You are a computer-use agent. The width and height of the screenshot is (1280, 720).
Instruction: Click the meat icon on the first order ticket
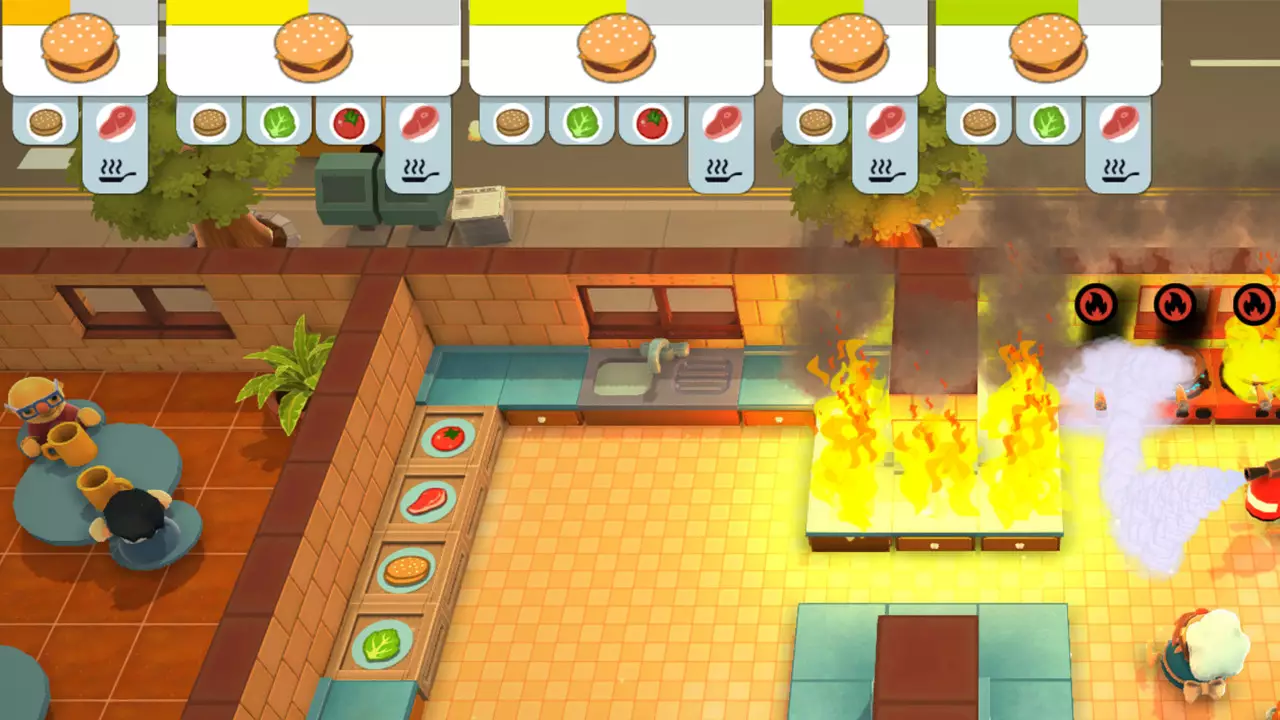pos(118,122)
